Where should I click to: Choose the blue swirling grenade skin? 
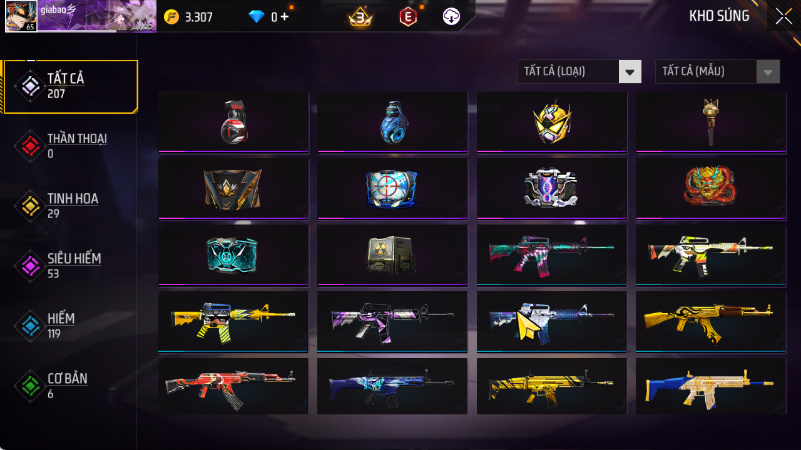[392, 121]
